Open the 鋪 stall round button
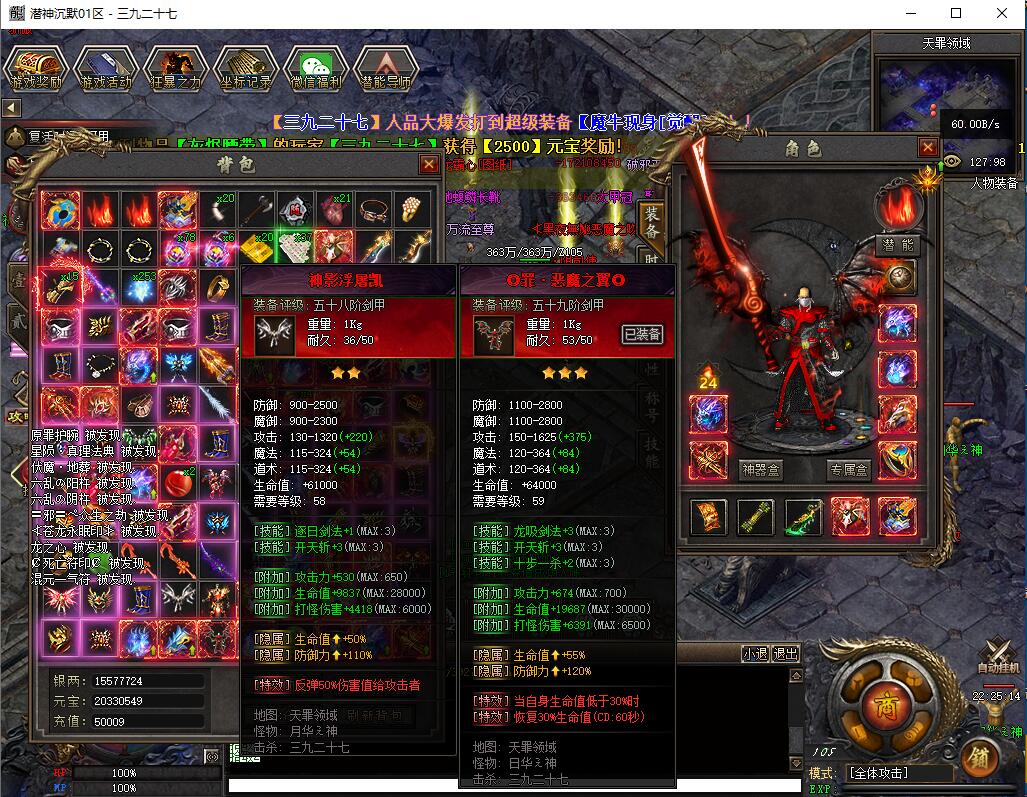The height and width of the screenshot is (797, 1027). tap(979, 755)
